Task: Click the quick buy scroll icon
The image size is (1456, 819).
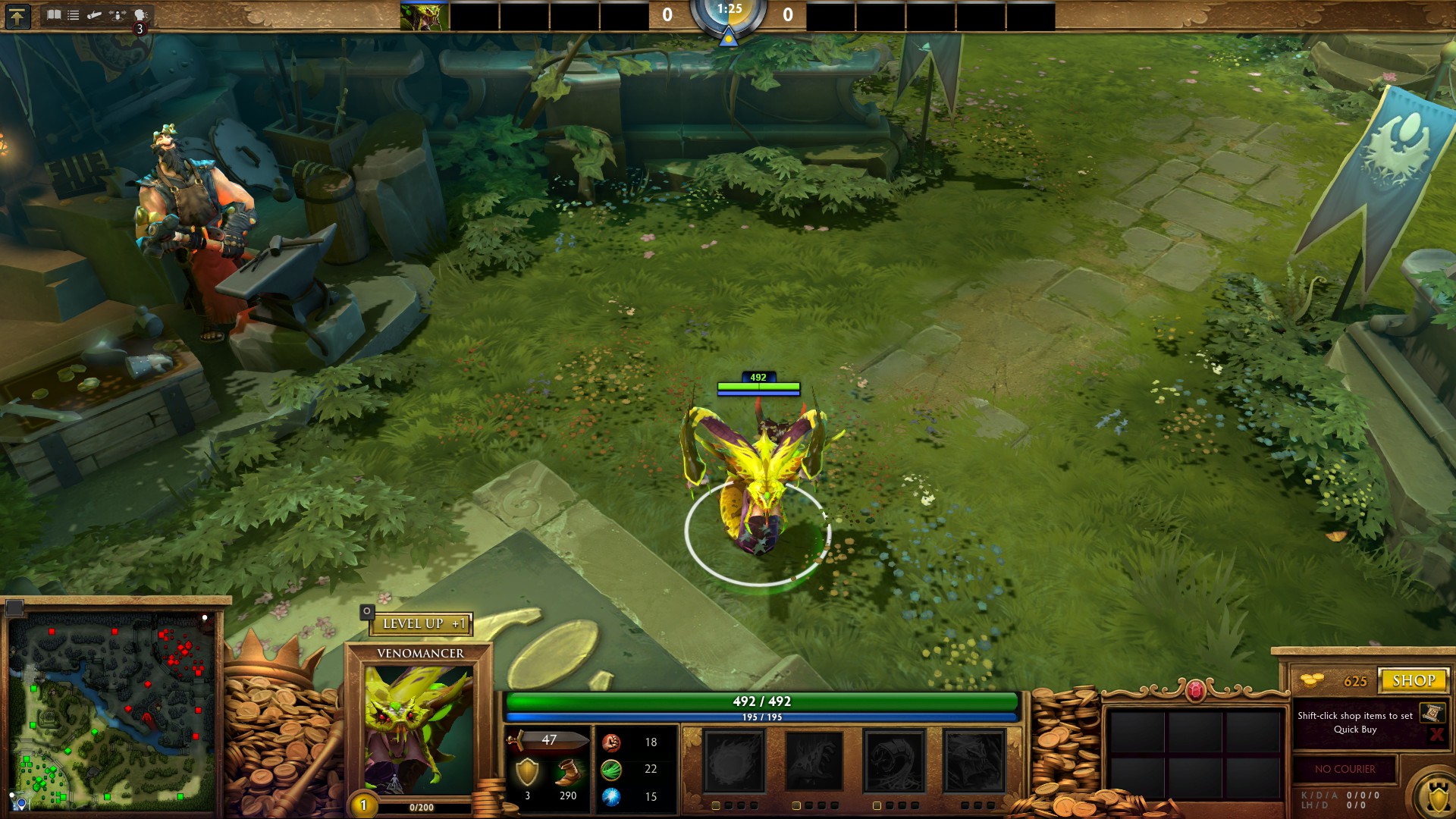Action: pyautogui.click(x=1432, y=713)
